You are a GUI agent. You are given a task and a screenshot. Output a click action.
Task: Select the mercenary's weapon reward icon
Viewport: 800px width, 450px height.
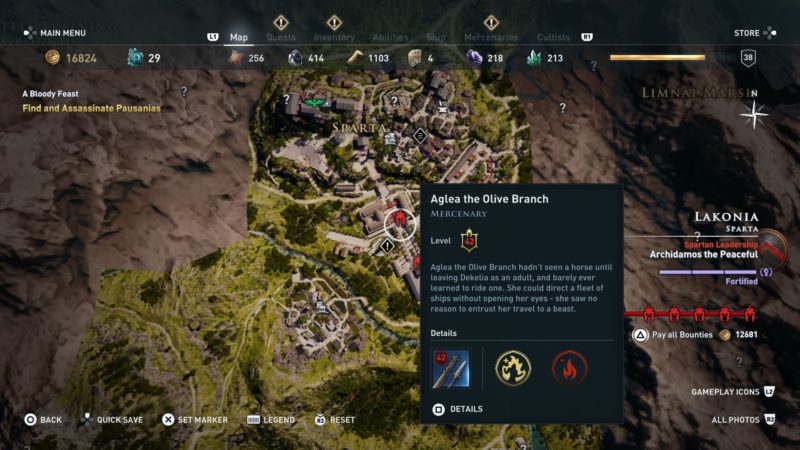pos(449,367)
